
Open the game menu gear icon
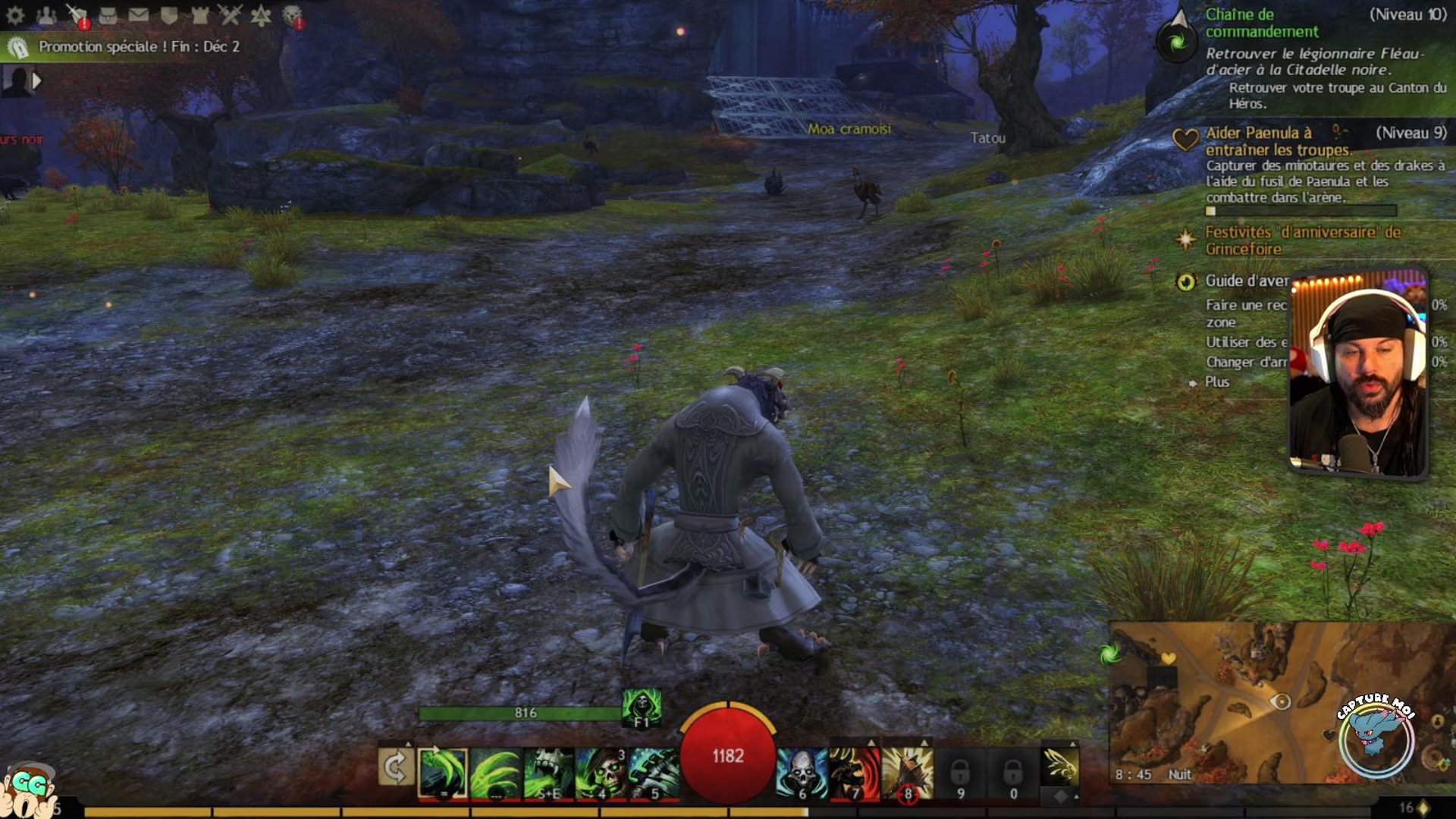(x=15, y=15)
